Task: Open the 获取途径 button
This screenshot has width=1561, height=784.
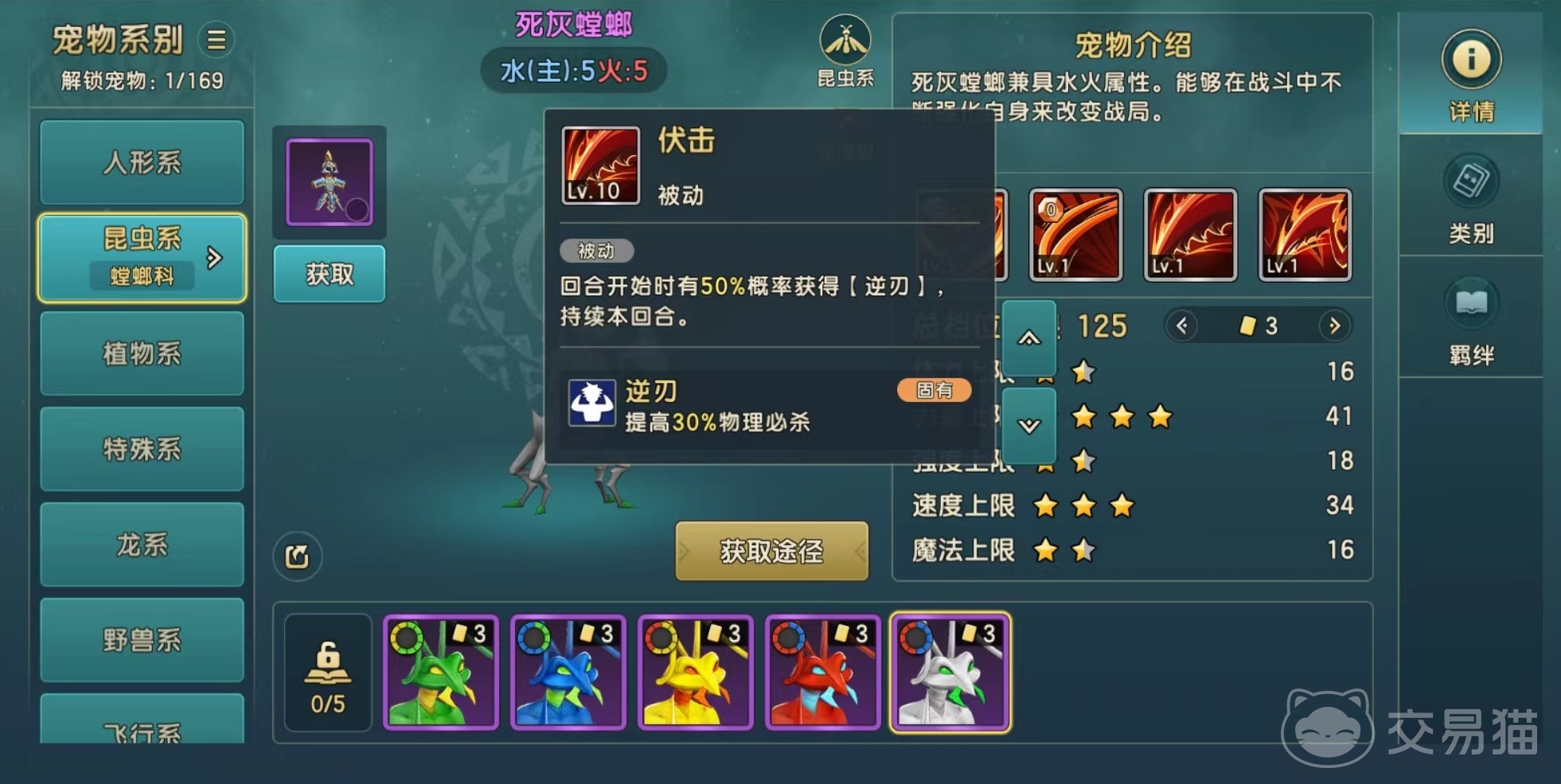Action: (x=771, y=551)
